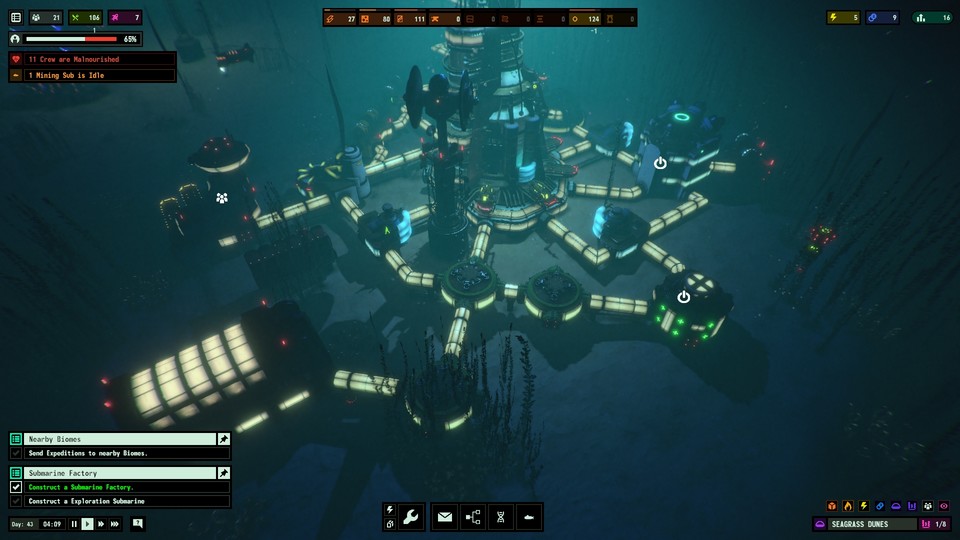Toggle the flame heat overlay icon

[x=848, y=506]
